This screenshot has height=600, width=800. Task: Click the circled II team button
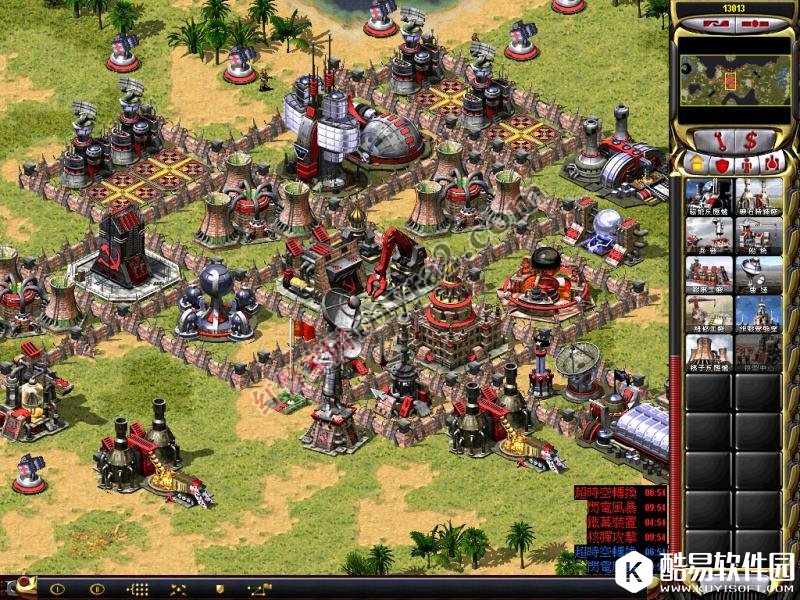(x=97, y=589)
